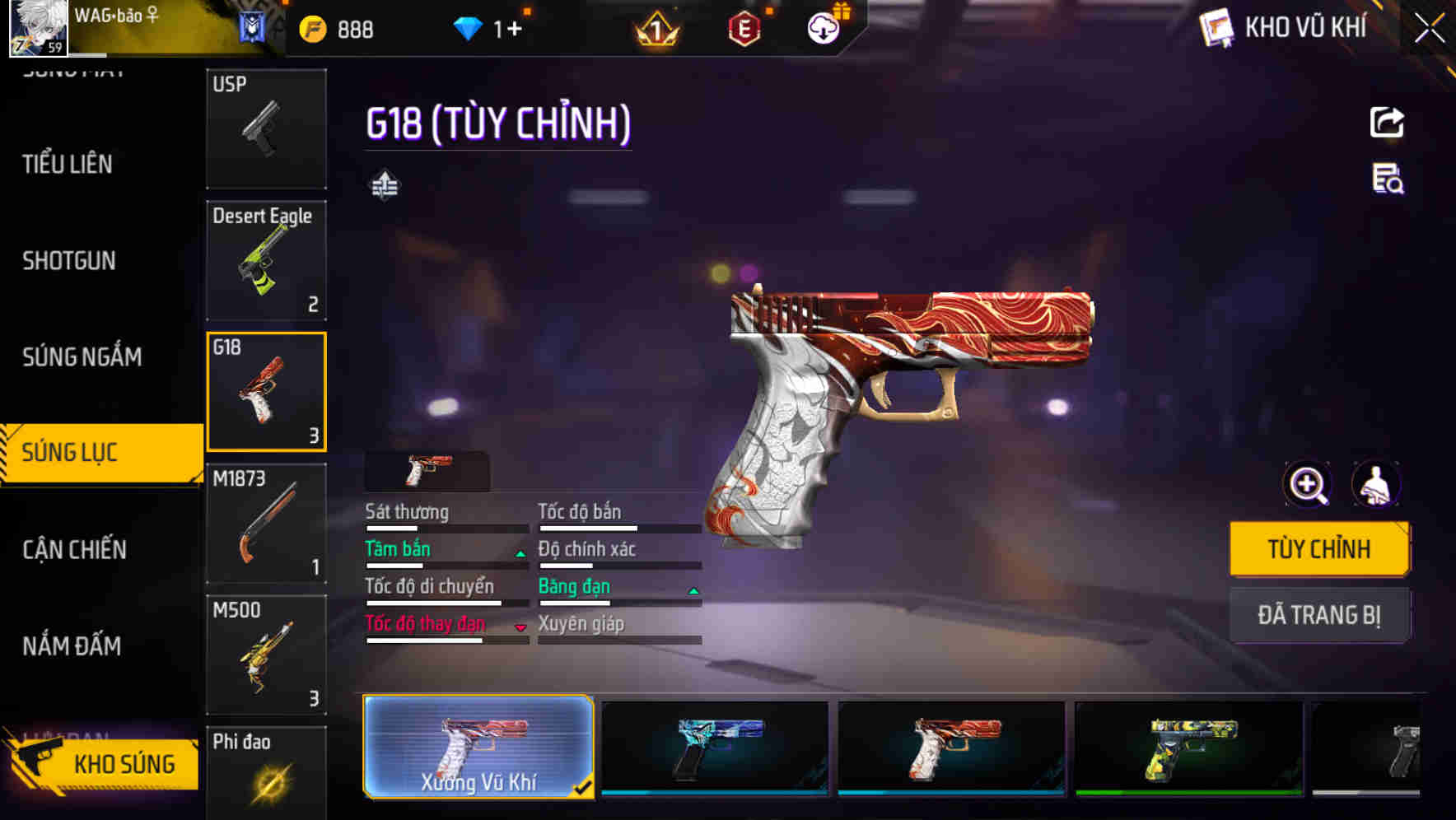The width and height of the screenshot is (1456, 820).
Task: Click the ĐÃ TRANG BỊ button
Action: (1319, 615)
